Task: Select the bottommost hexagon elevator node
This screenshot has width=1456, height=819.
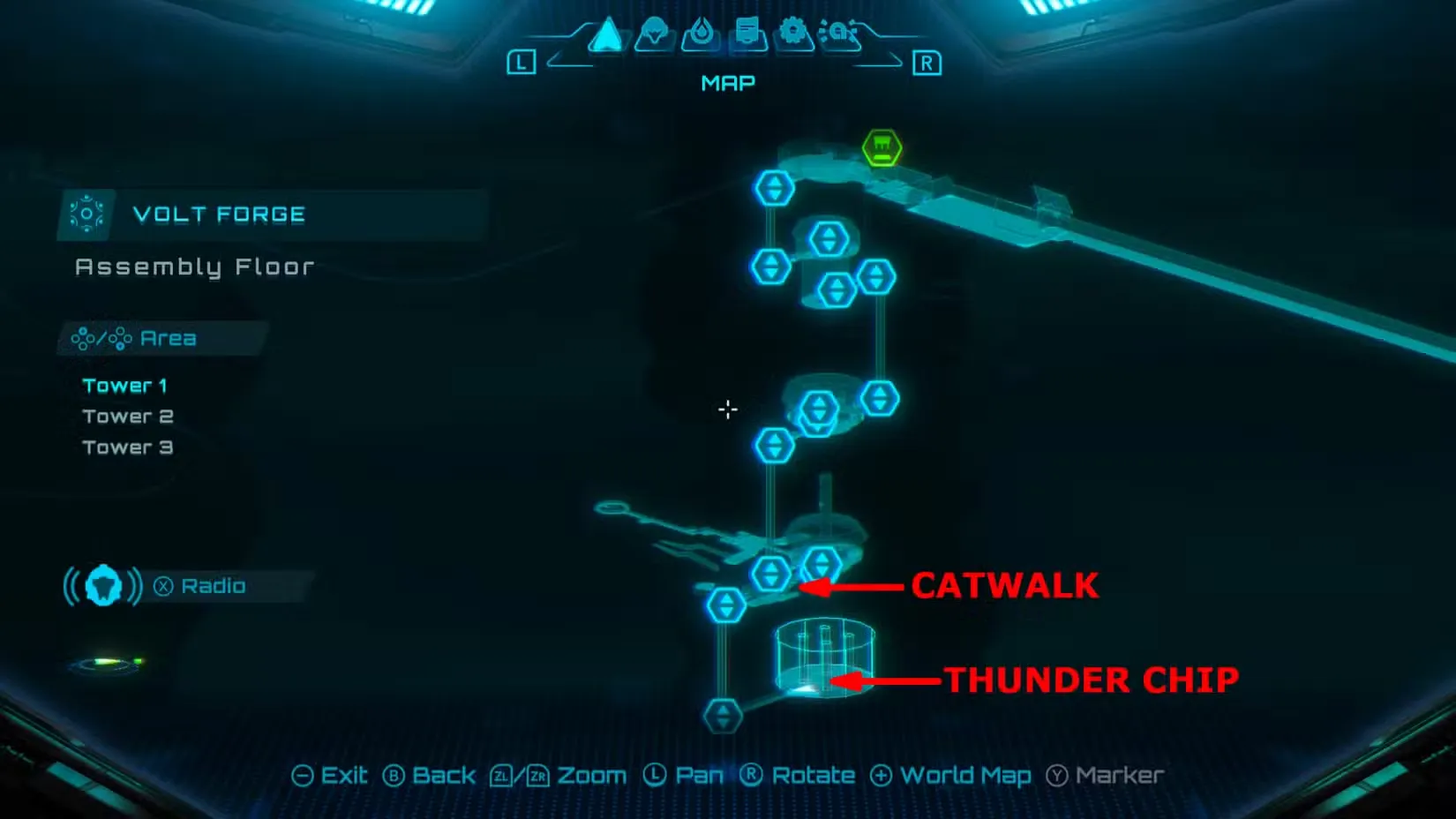Action: [x=723, y=715]
